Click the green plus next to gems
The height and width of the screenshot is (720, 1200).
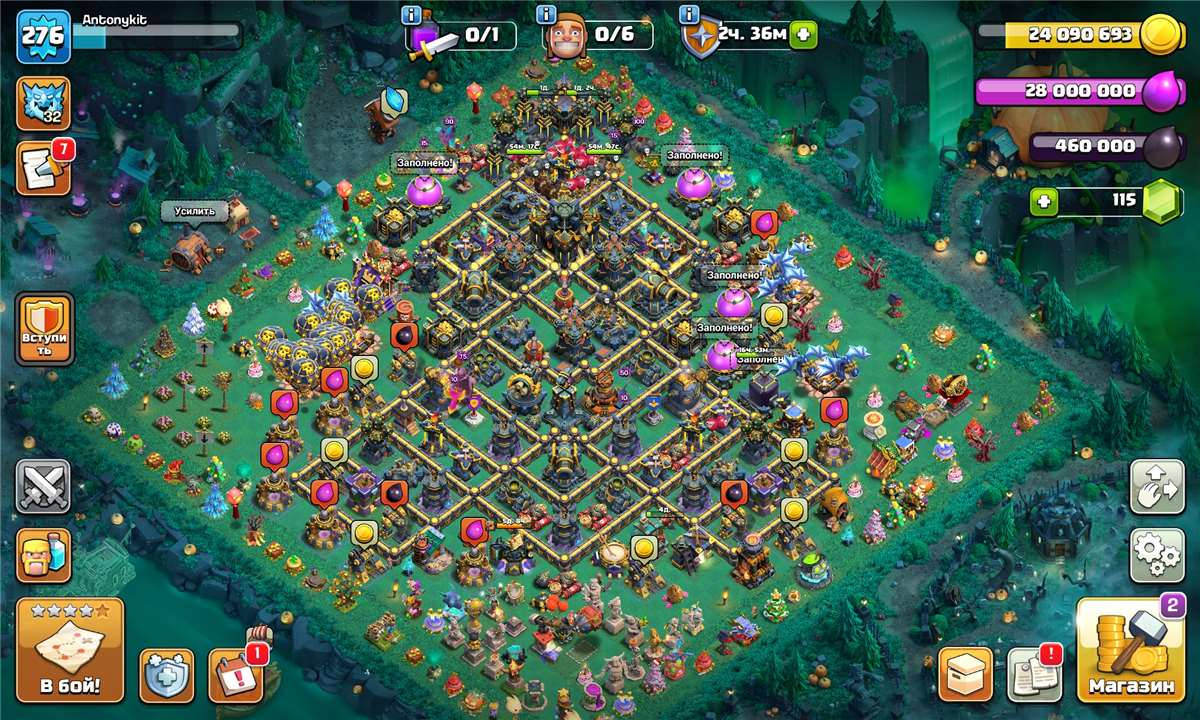(x=1044, y=201)
